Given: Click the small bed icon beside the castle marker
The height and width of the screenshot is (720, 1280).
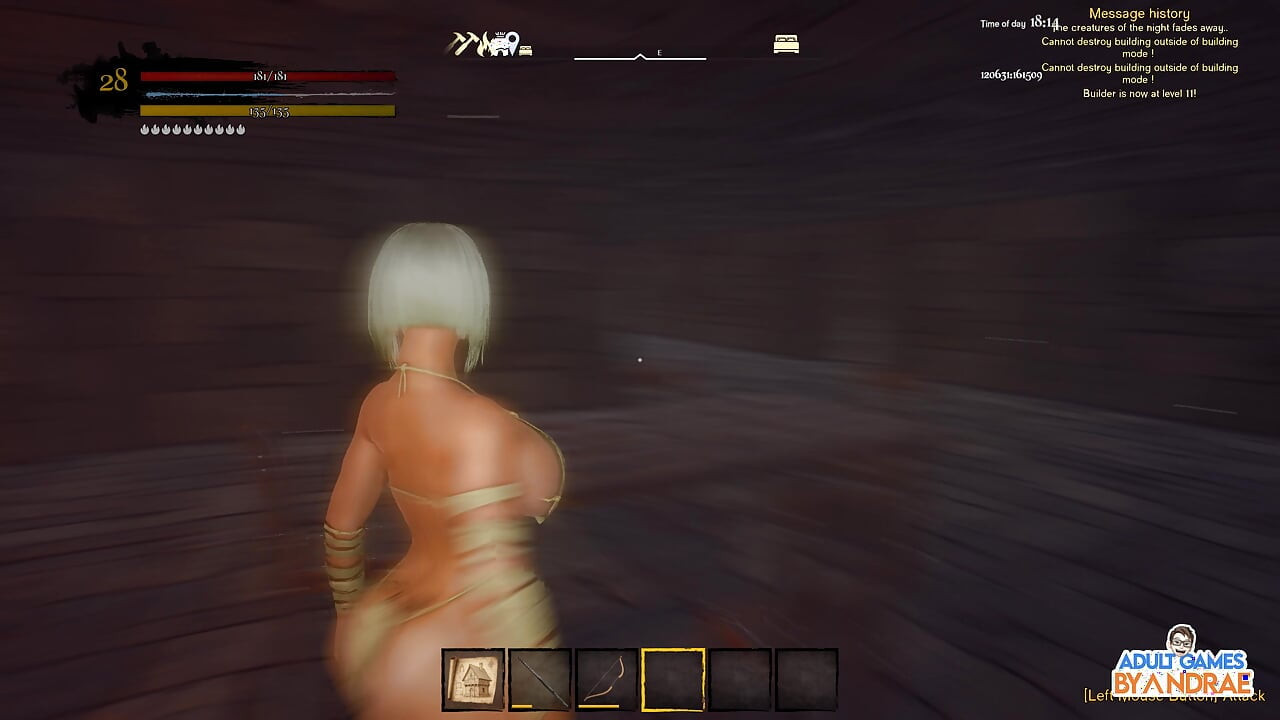Looking at the screenshot, I should (x=527, y=48).
